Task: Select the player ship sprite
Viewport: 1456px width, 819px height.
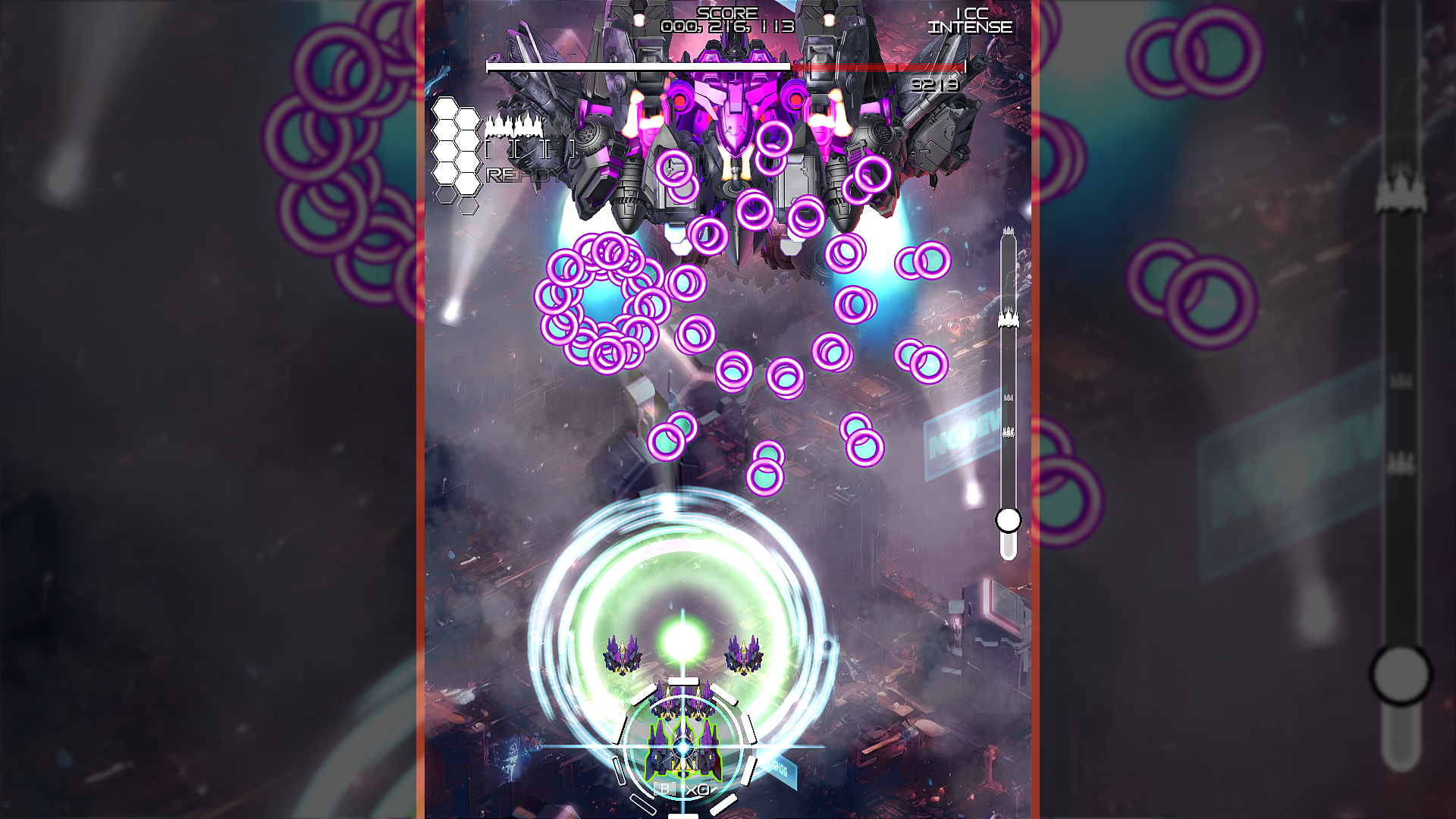Action: 682,751
